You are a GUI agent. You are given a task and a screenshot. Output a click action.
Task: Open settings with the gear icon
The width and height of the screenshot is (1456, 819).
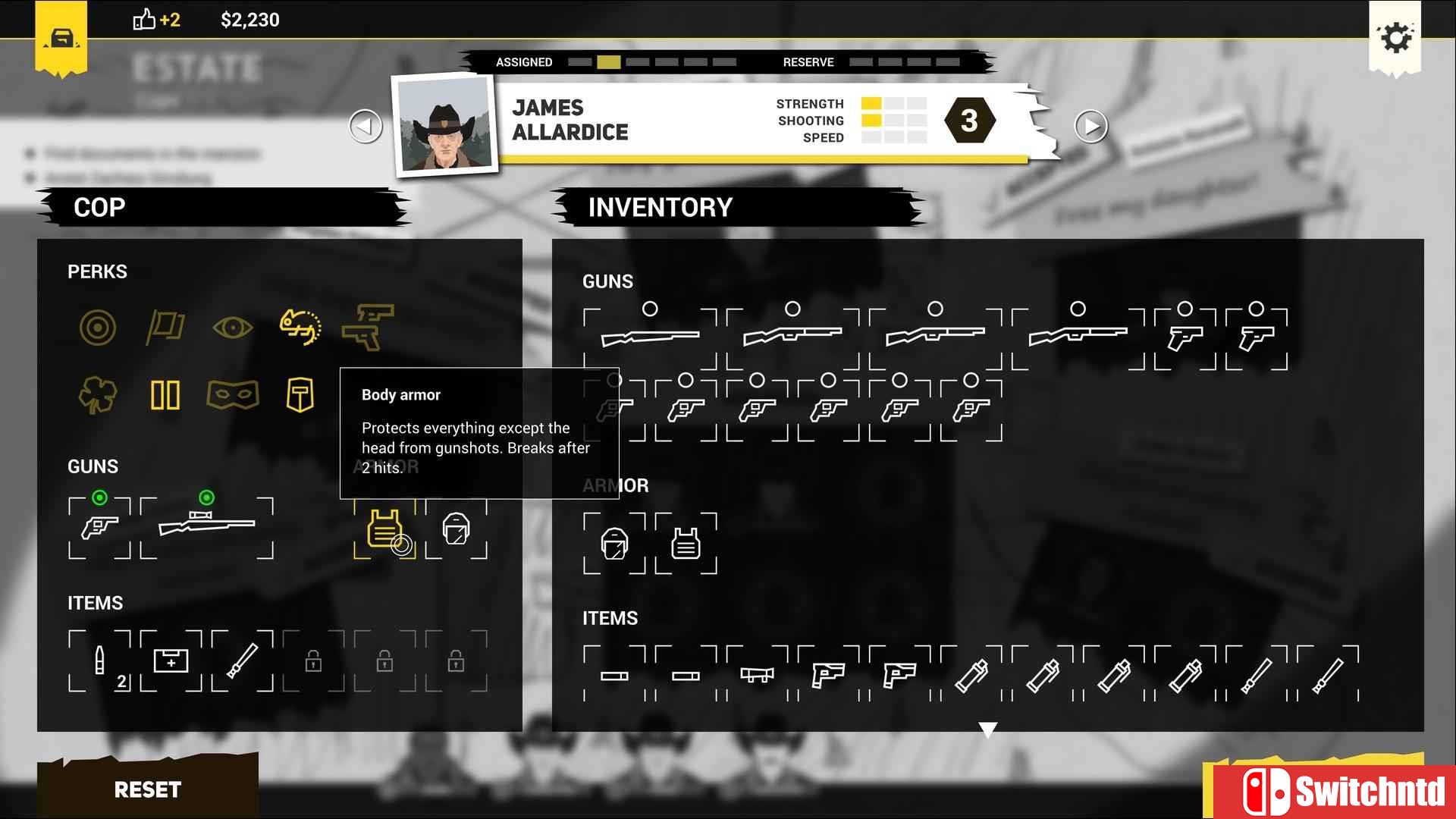pyautogui.click(x=1395, y=37)
